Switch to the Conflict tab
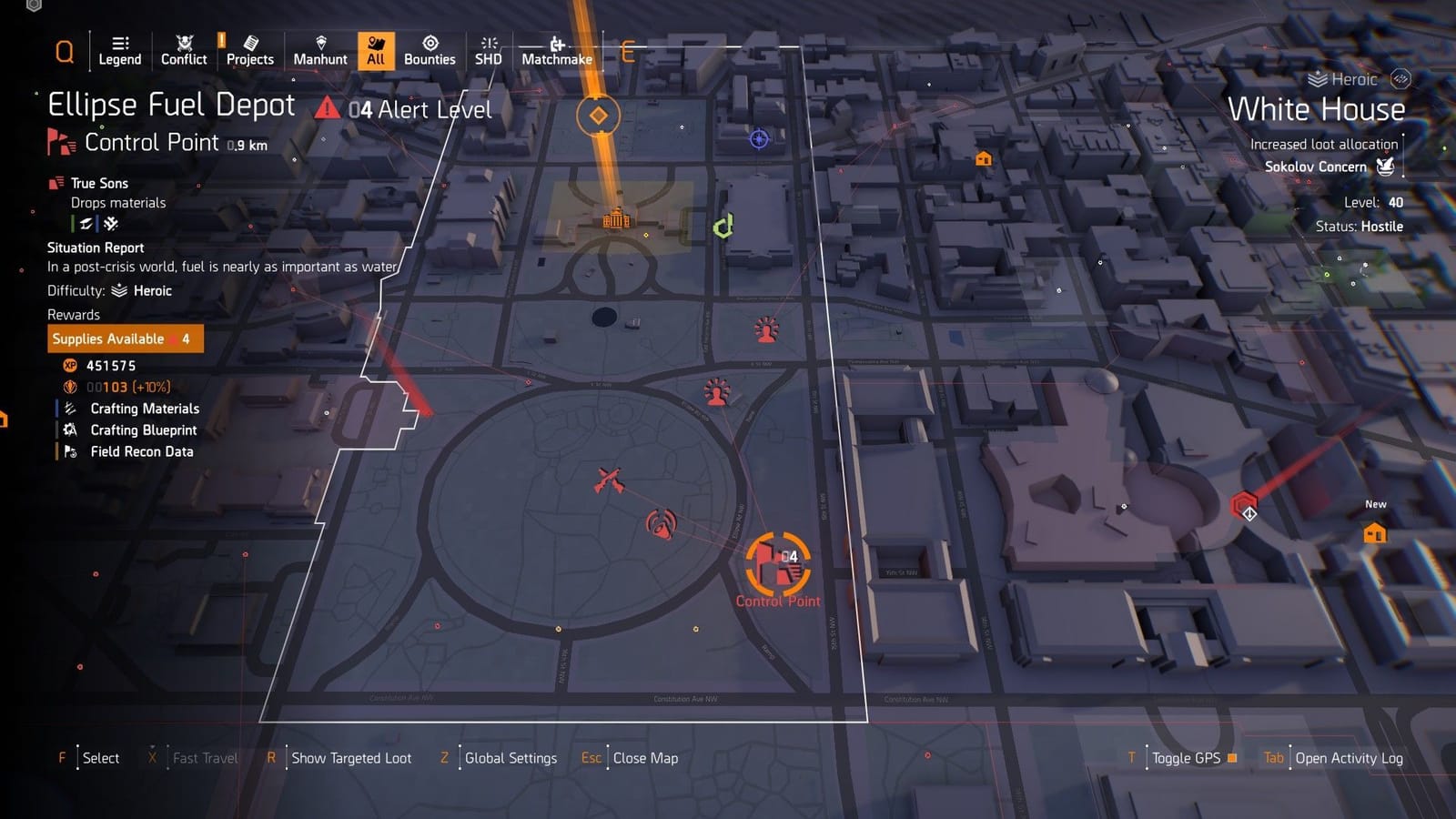Viewport: 1456px width, 819px height. pyautogui.click(x=183, y=50)
